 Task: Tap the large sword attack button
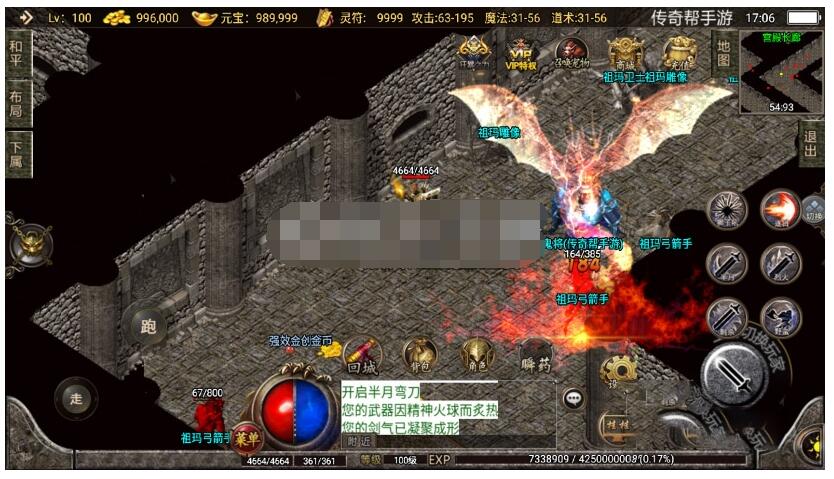(x=734, y=377)
